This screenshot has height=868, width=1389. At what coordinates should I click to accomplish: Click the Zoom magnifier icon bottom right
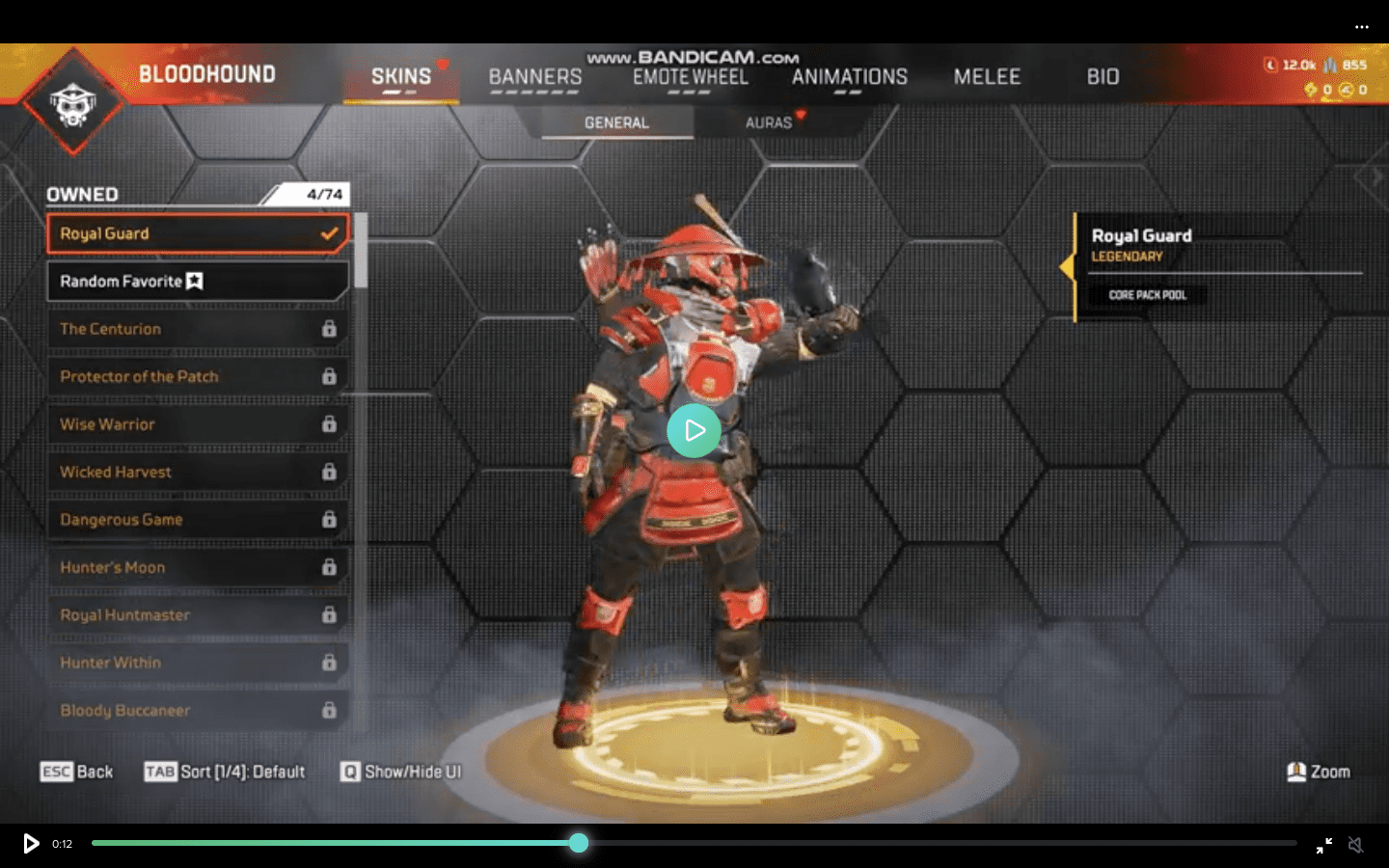[1298, 772]
